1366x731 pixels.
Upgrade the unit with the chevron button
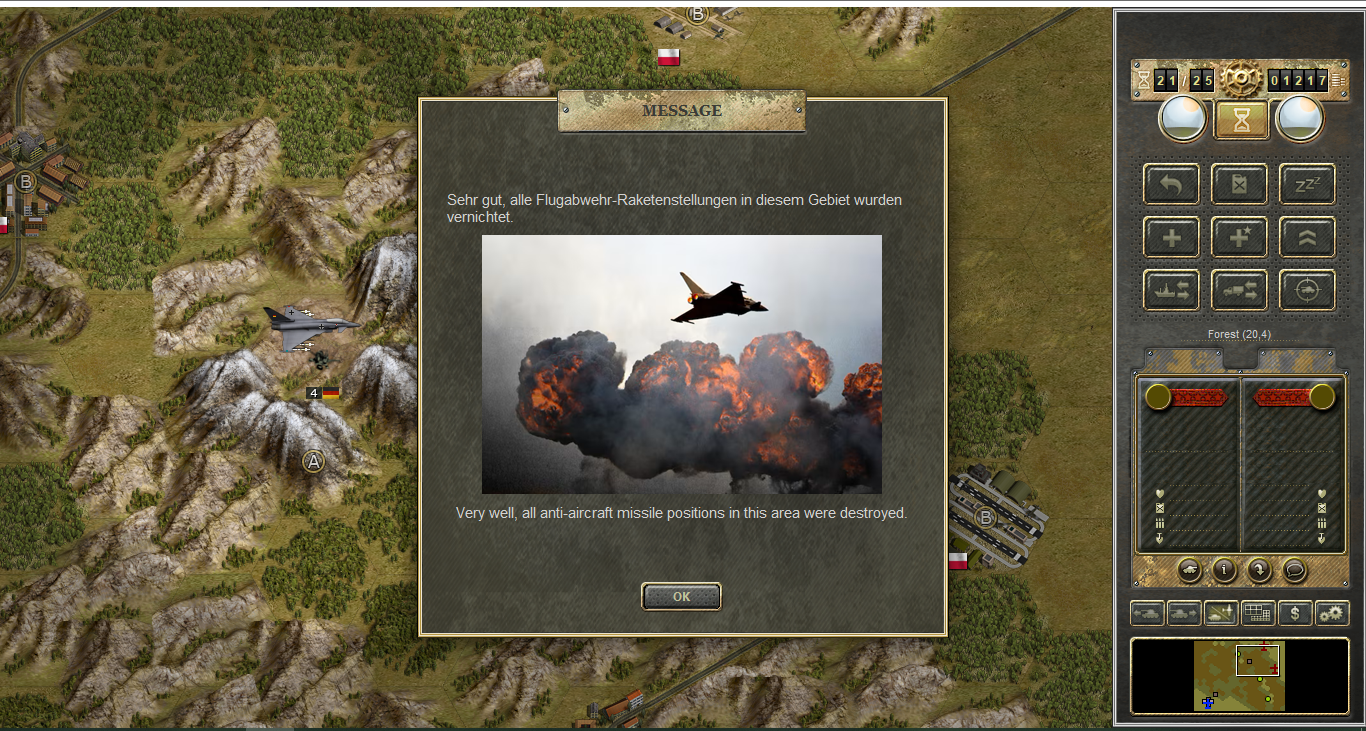[1307, 238]
